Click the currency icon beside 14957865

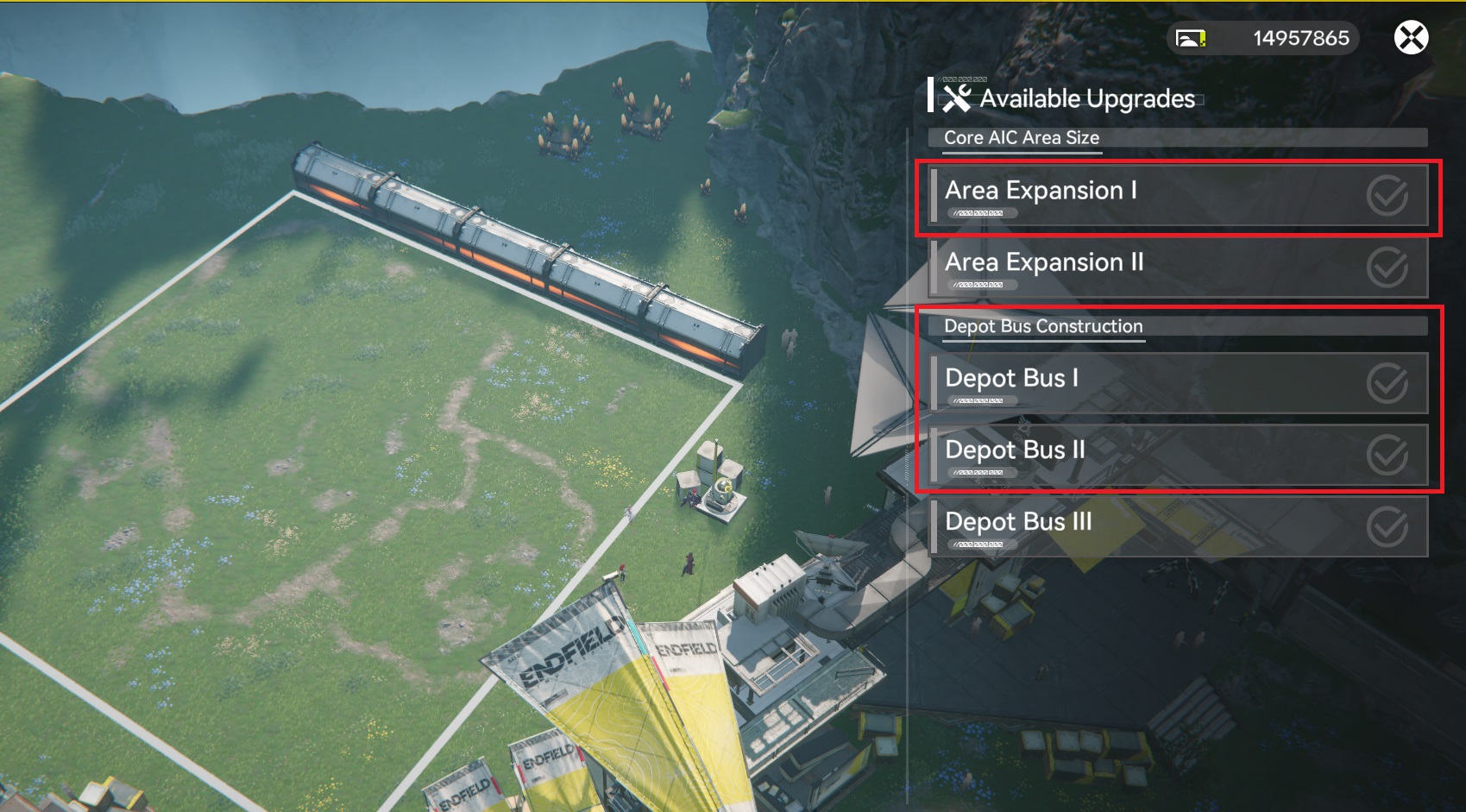click(x=1191, y=39)
